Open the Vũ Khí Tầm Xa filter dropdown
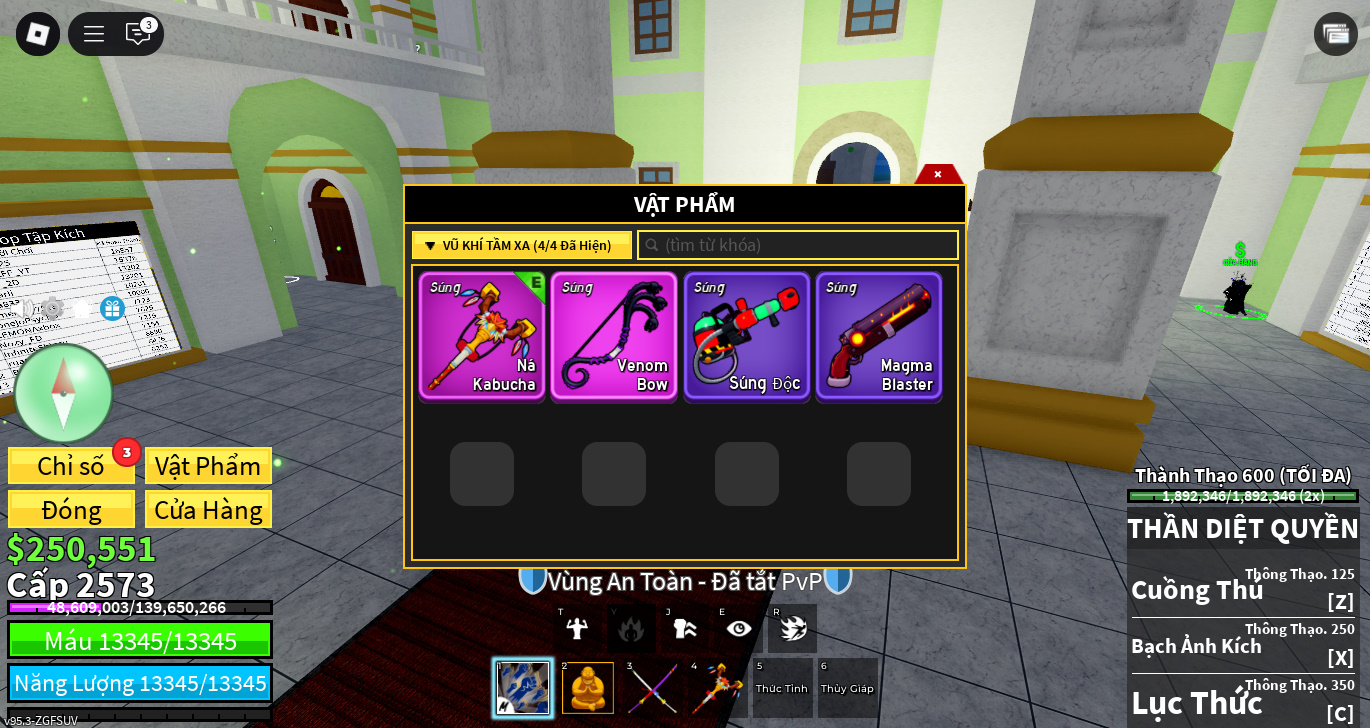1370x728 pixels. click(x=521, y=245)
